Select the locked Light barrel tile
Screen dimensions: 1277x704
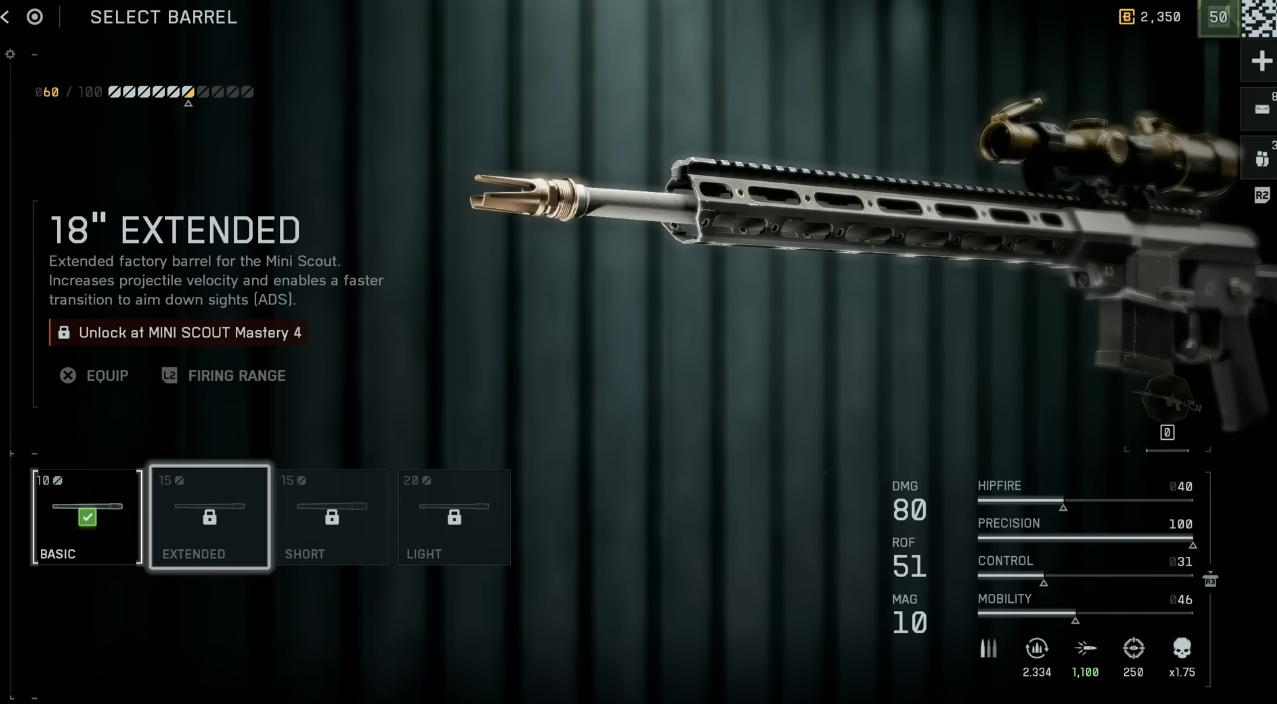pos(454,517)
